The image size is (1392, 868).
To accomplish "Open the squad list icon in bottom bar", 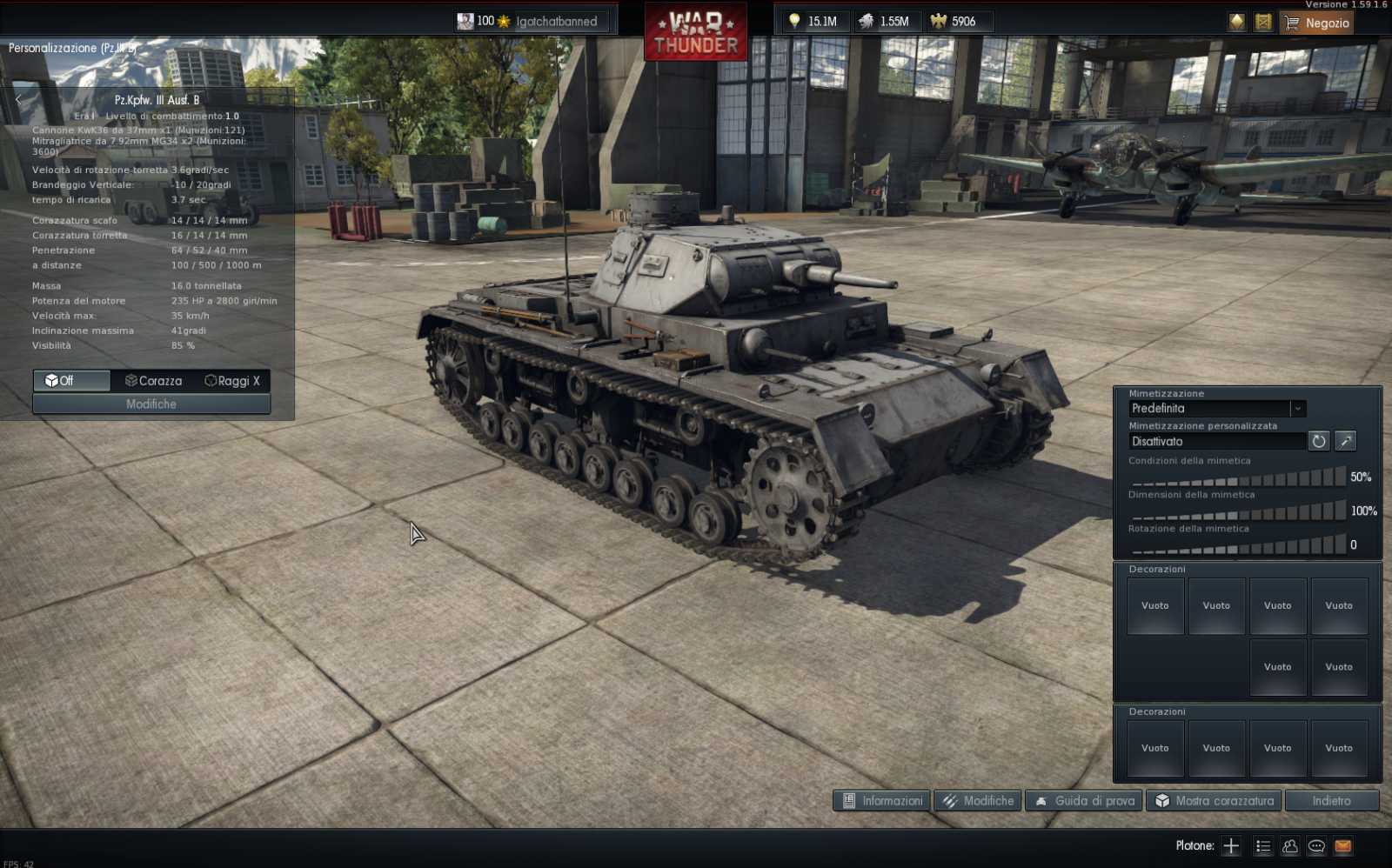I will (x=1261, y=845).
